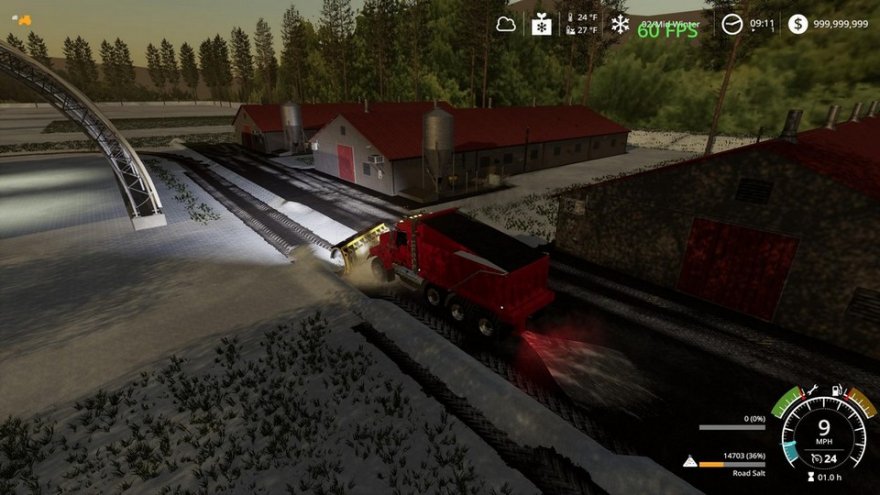Click the dollar sign money icon
This screenshot has height=495, width=880.
pyautogui.click(x=797, y=23)
